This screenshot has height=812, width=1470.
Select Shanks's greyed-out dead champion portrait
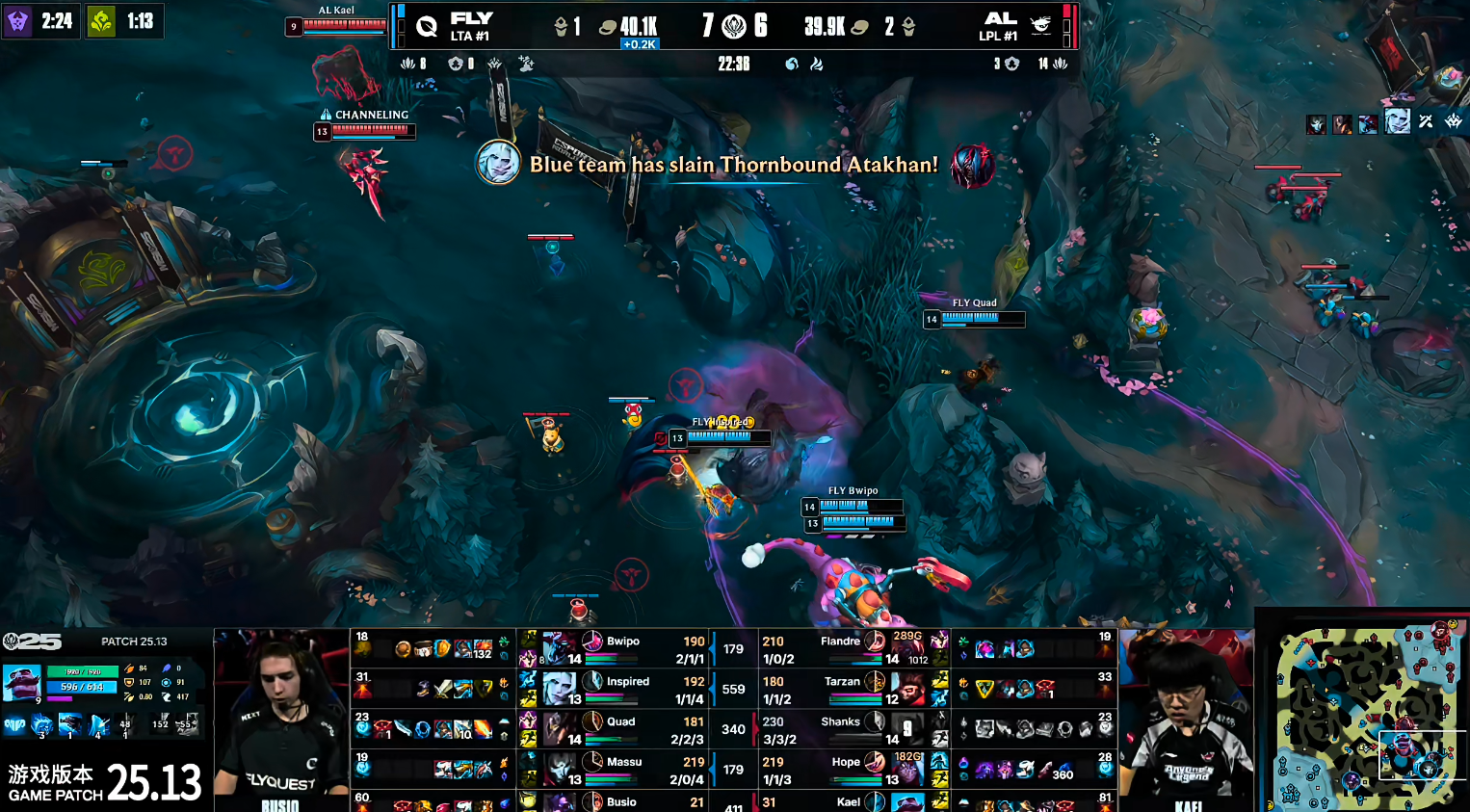[906, 729]
